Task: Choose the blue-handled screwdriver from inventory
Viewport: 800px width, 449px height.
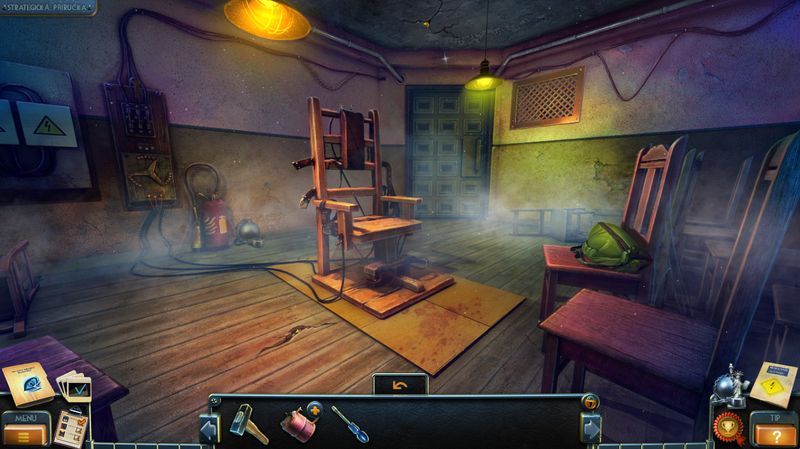Action: (350, 424)
